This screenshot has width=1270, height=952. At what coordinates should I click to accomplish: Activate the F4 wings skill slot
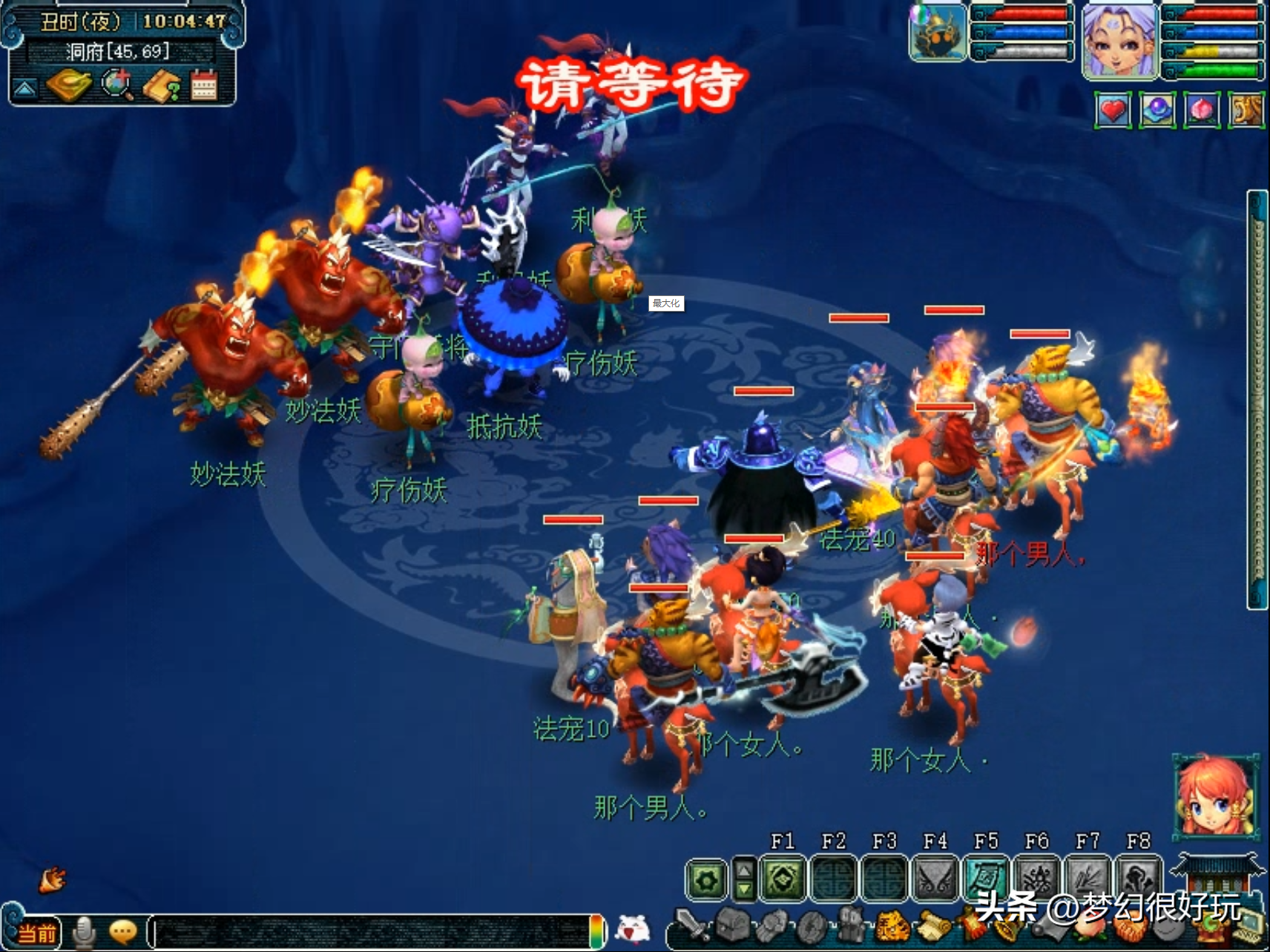point(935,878)
